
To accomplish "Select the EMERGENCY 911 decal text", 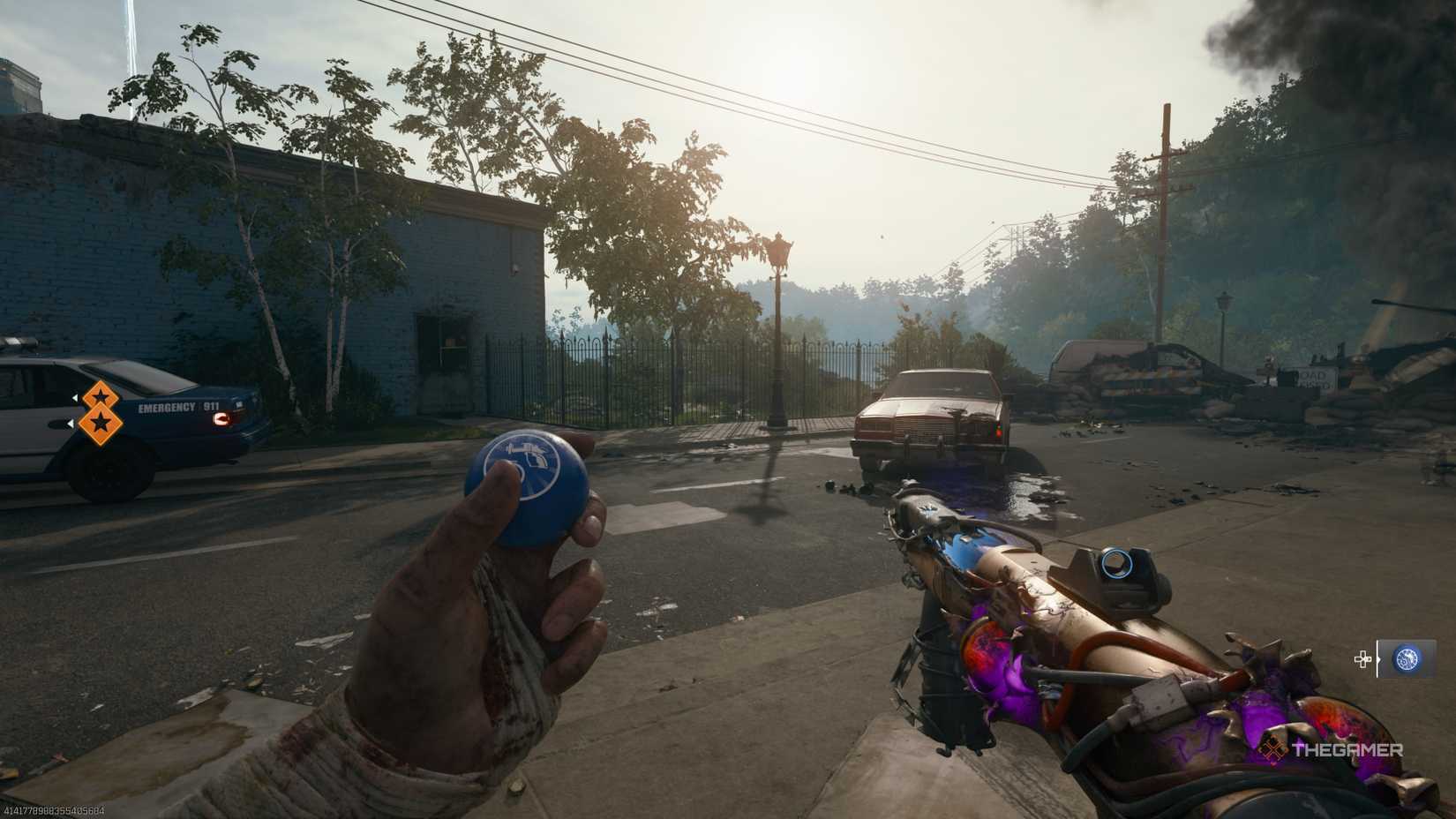I will click(180, 407).
